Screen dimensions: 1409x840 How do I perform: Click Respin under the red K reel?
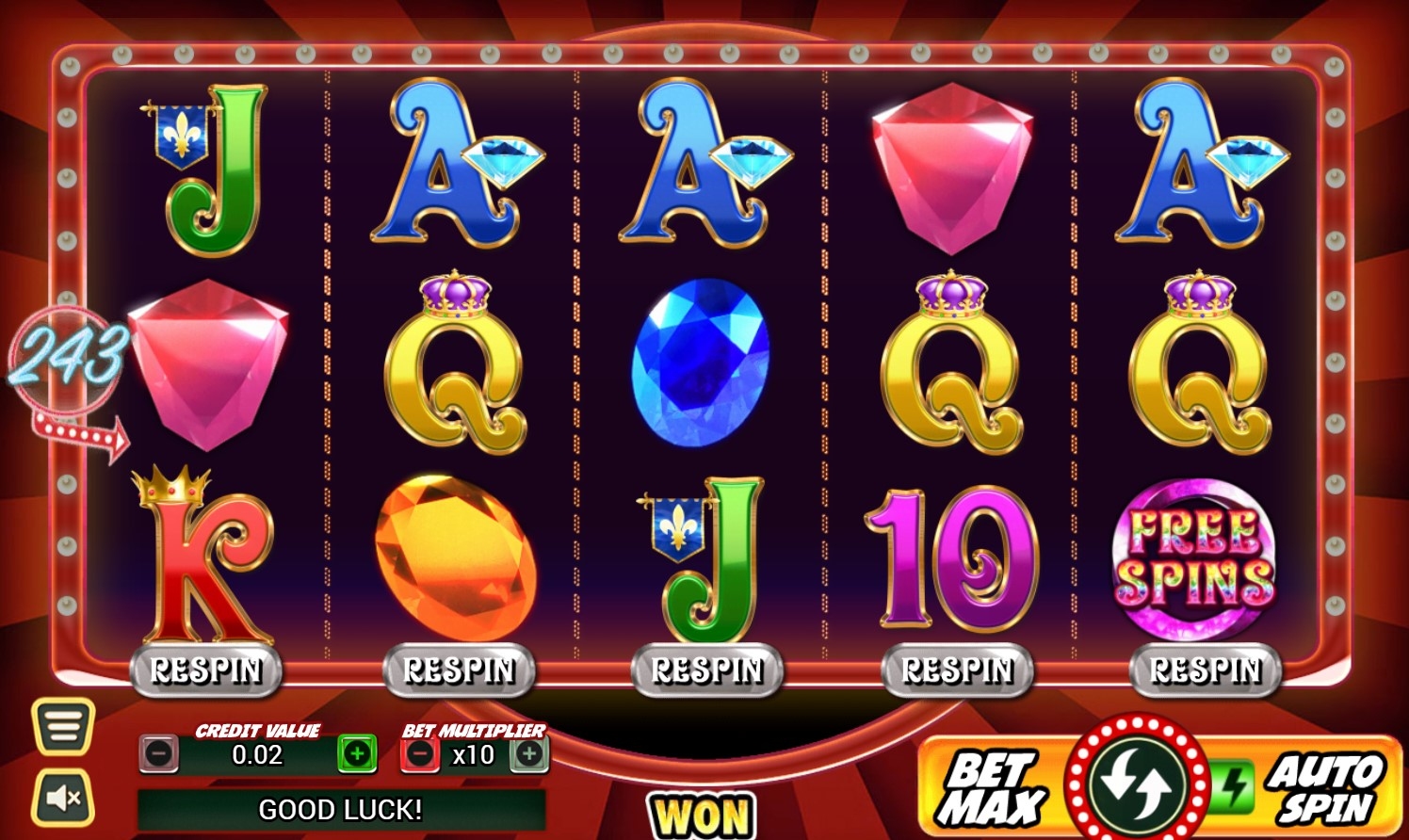point(206,670)
